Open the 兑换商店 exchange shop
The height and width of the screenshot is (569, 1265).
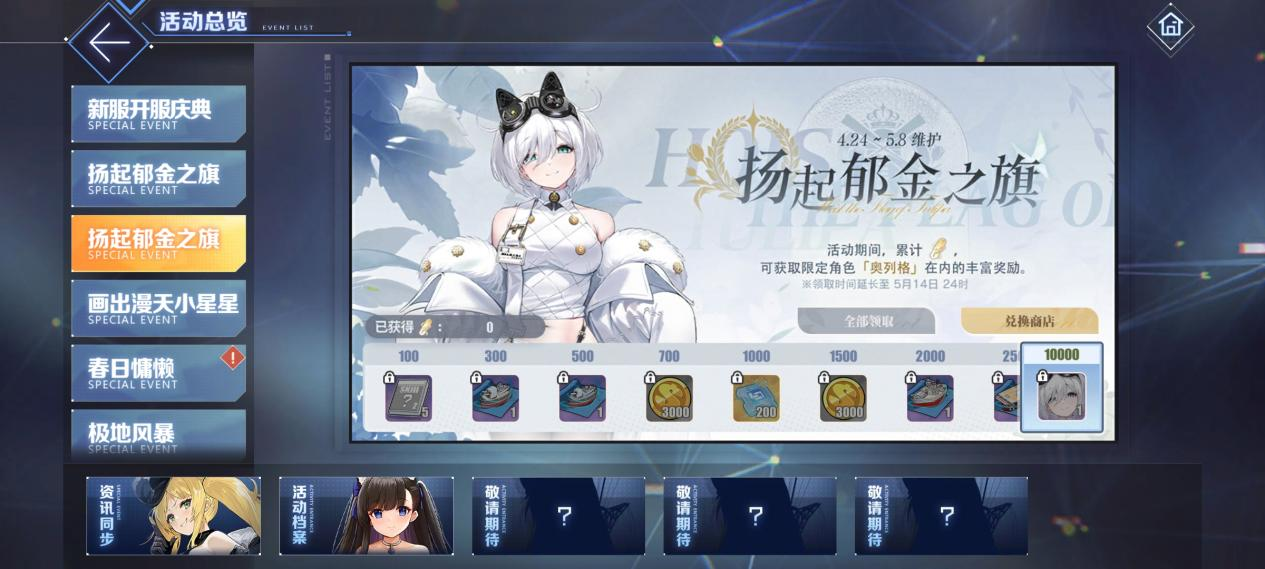[1029, 321]
